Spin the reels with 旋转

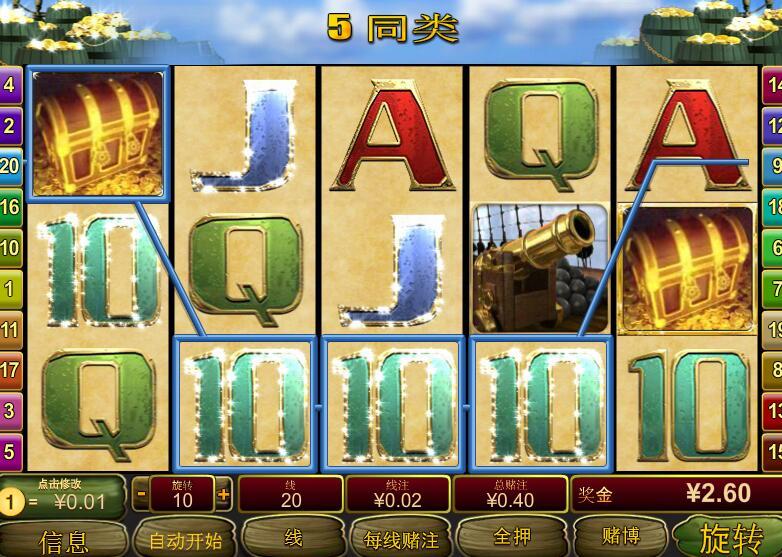coord(729,538)
